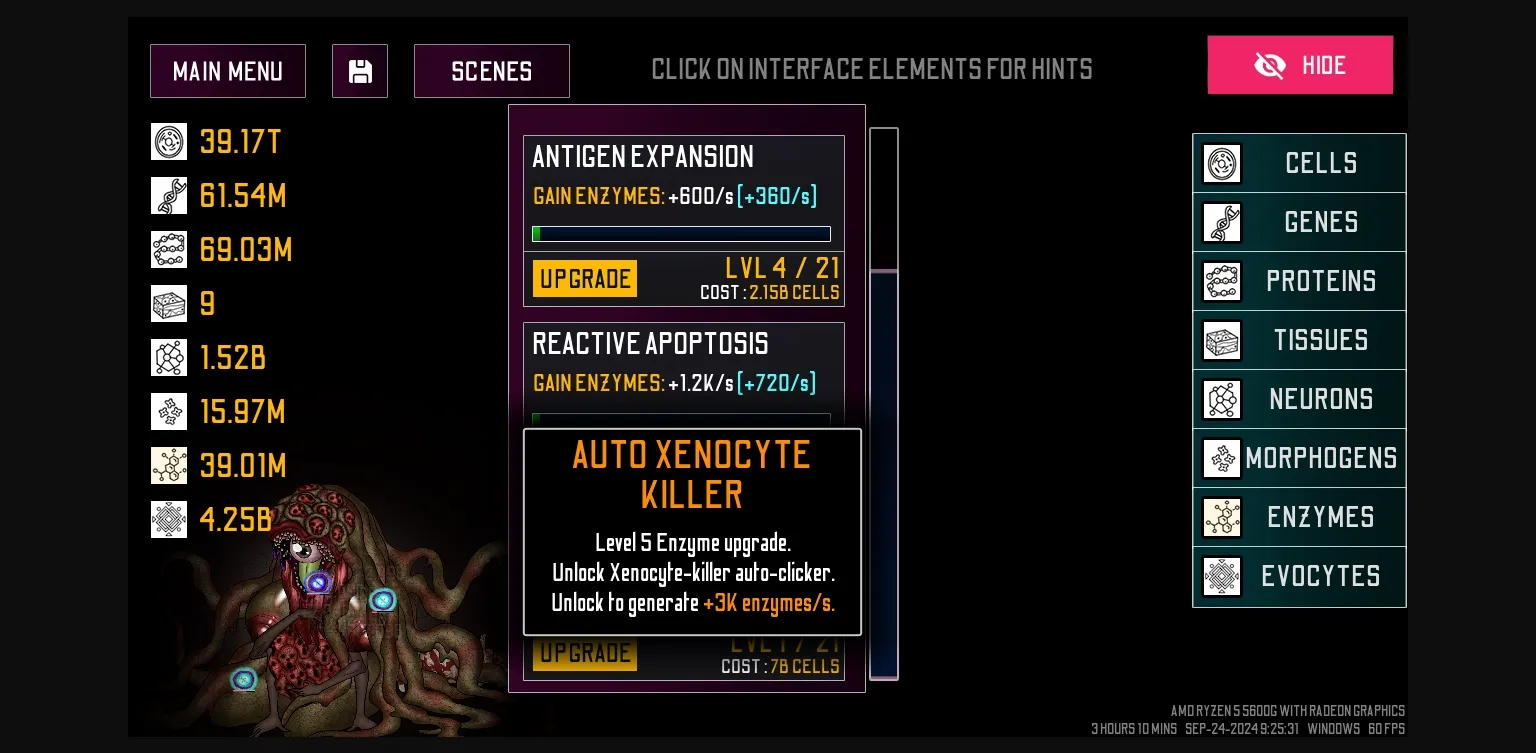This screenshot has width=1536, height=753.
Task: Click the bottom Upgrade costing 7B cells
Action: 584,652
